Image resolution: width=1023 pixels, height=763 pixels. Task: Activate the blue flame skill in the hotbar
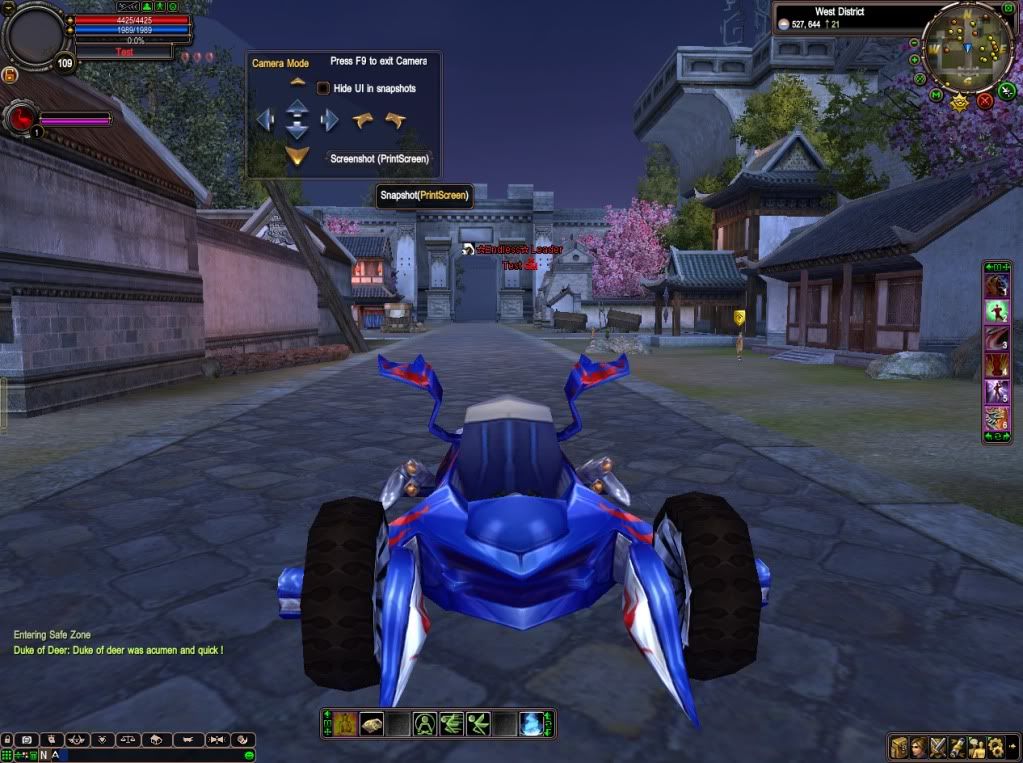[x=532, y=723]
